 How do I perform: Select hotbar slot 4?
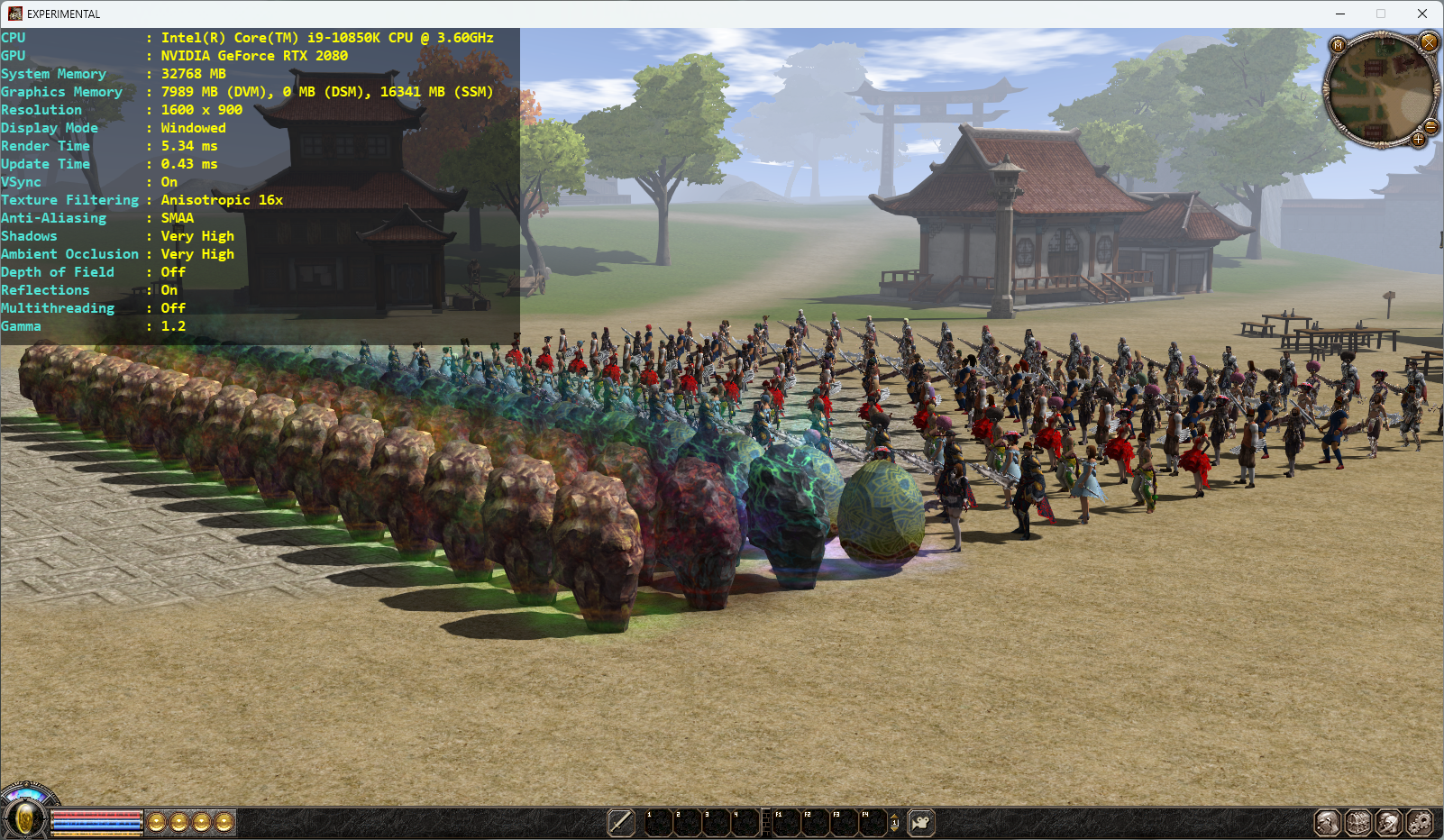(745, 822)
